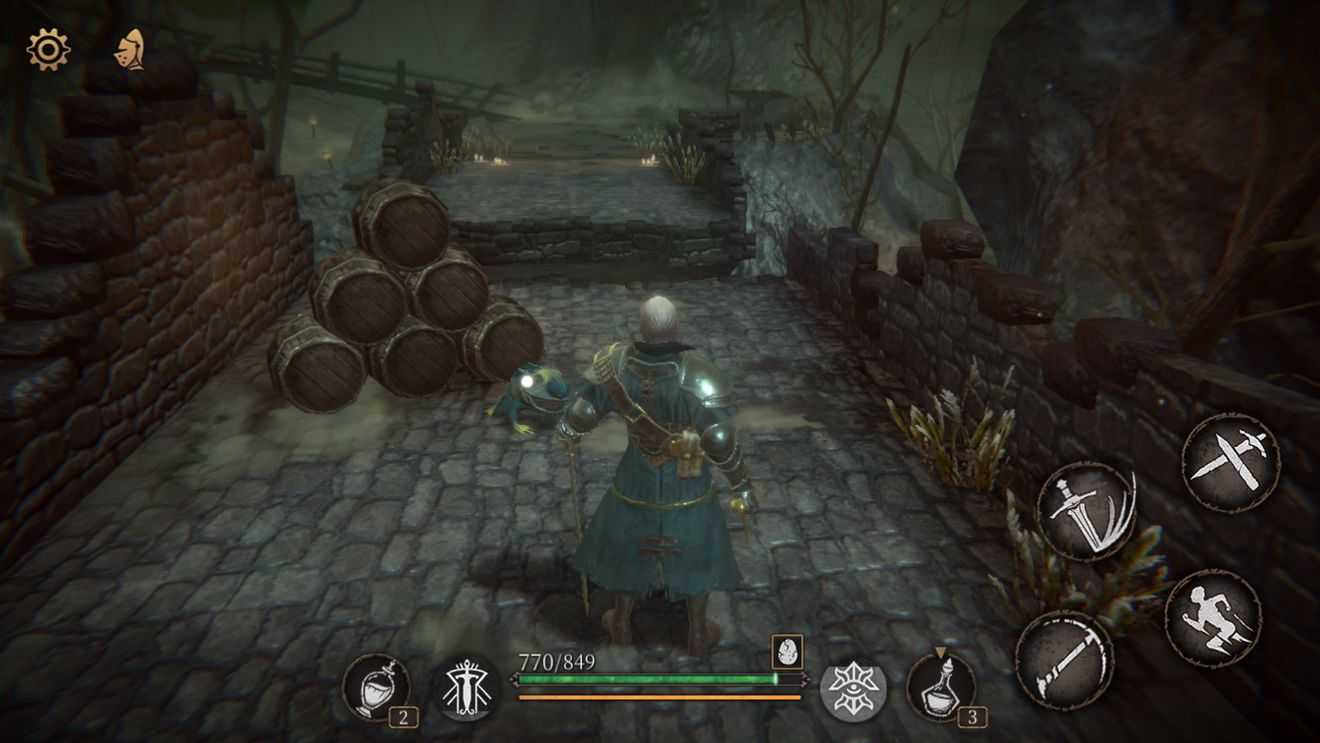Open the gear settings menu
Image resolution: width=1320 pixels, height=743 pixels.
pos(48,49)
